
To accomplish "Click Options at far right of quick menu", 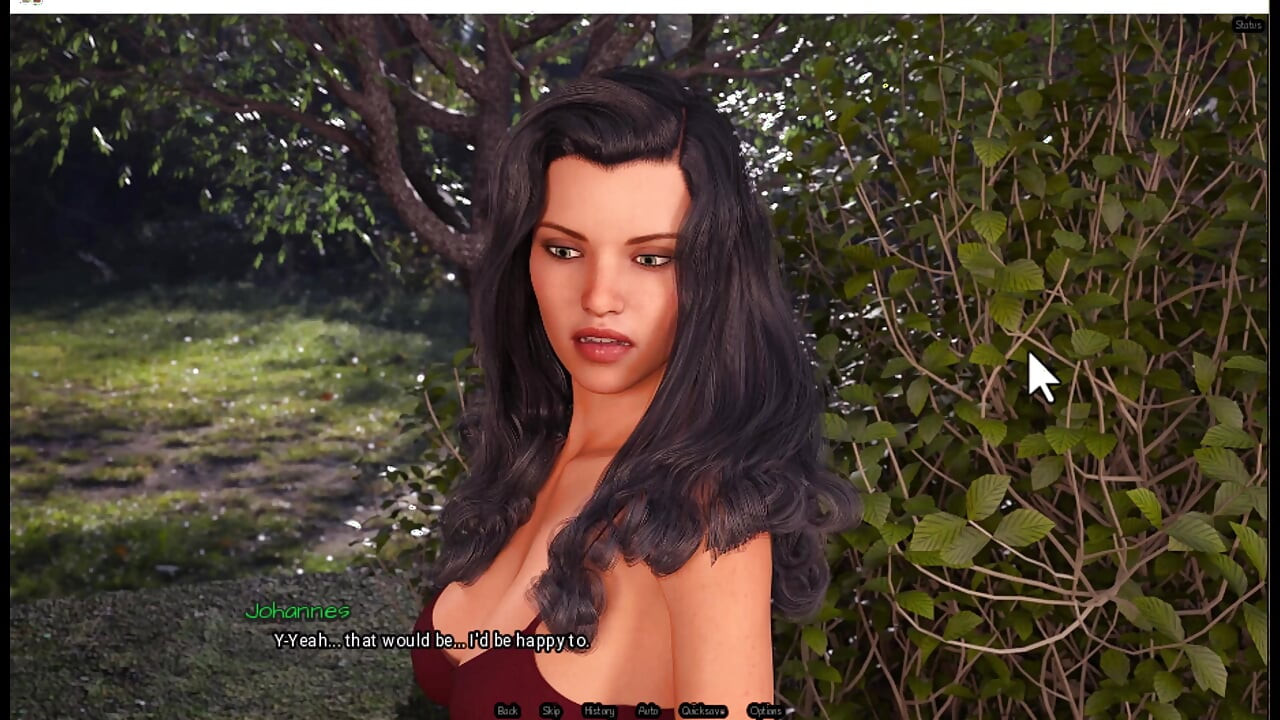I will click(x=766, y=711).
